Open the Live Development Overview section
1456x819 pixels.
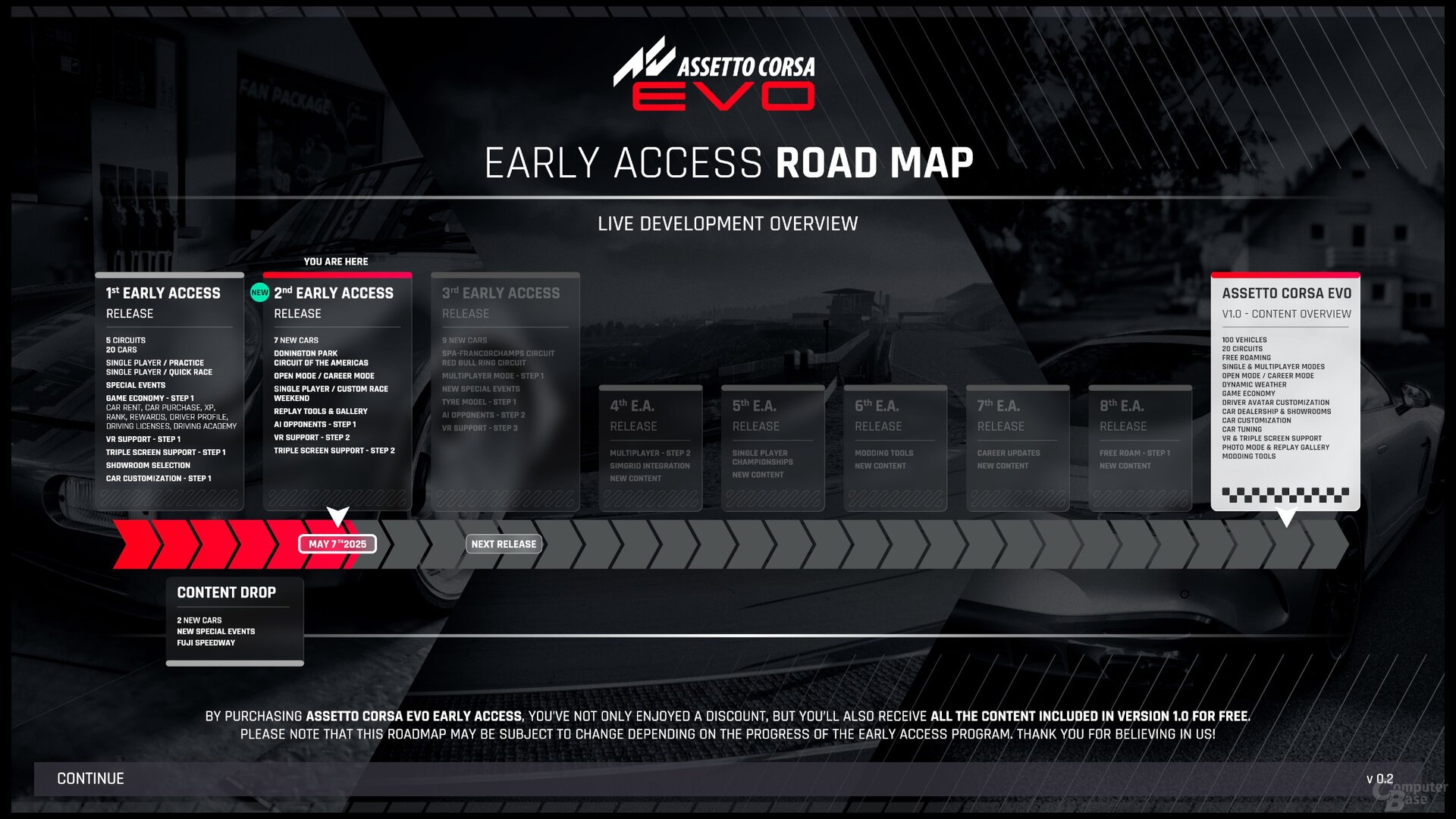click(x=728, y=224)
